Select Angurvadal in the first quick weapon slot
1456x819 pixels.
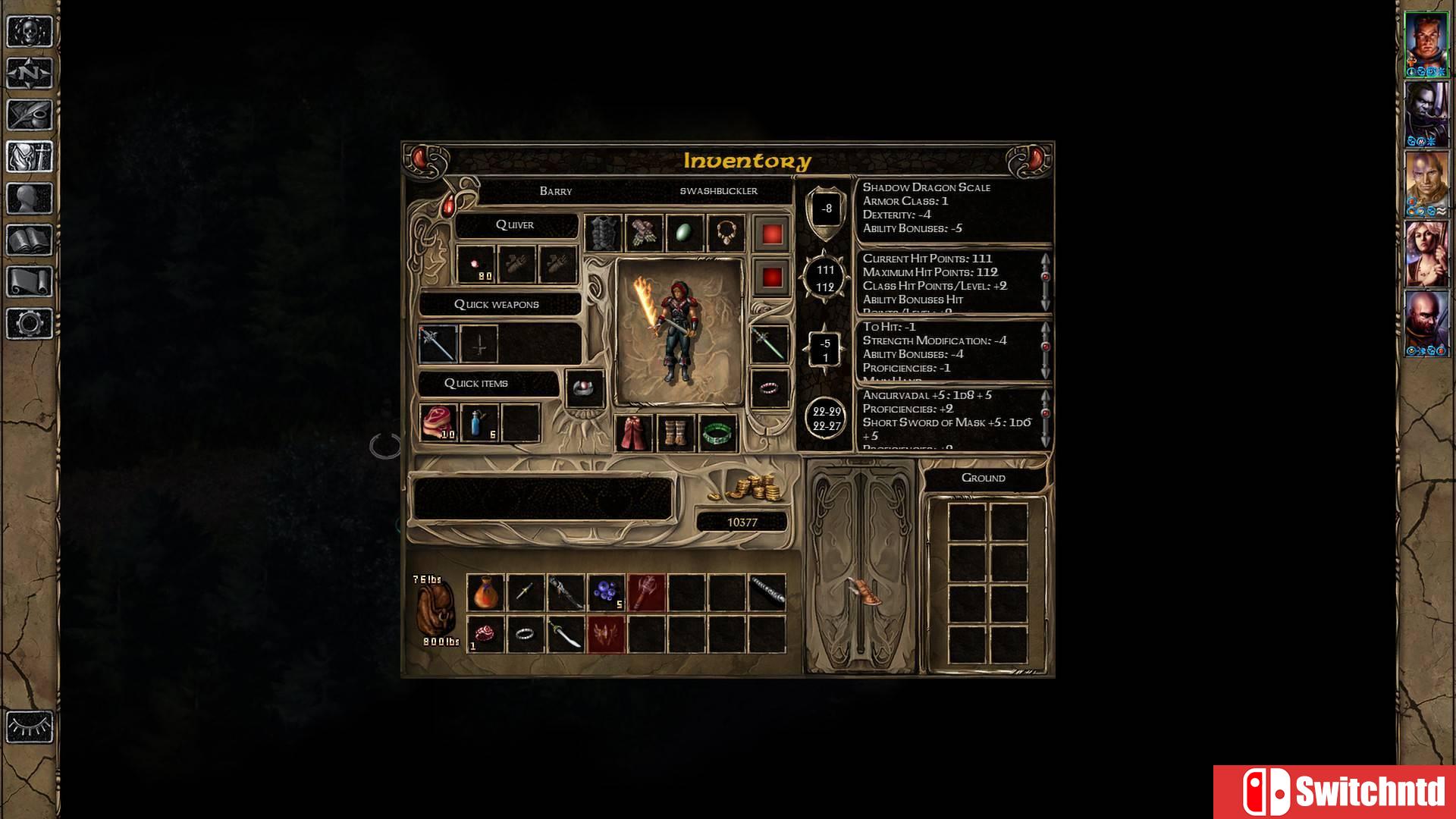tap(438, 344)
